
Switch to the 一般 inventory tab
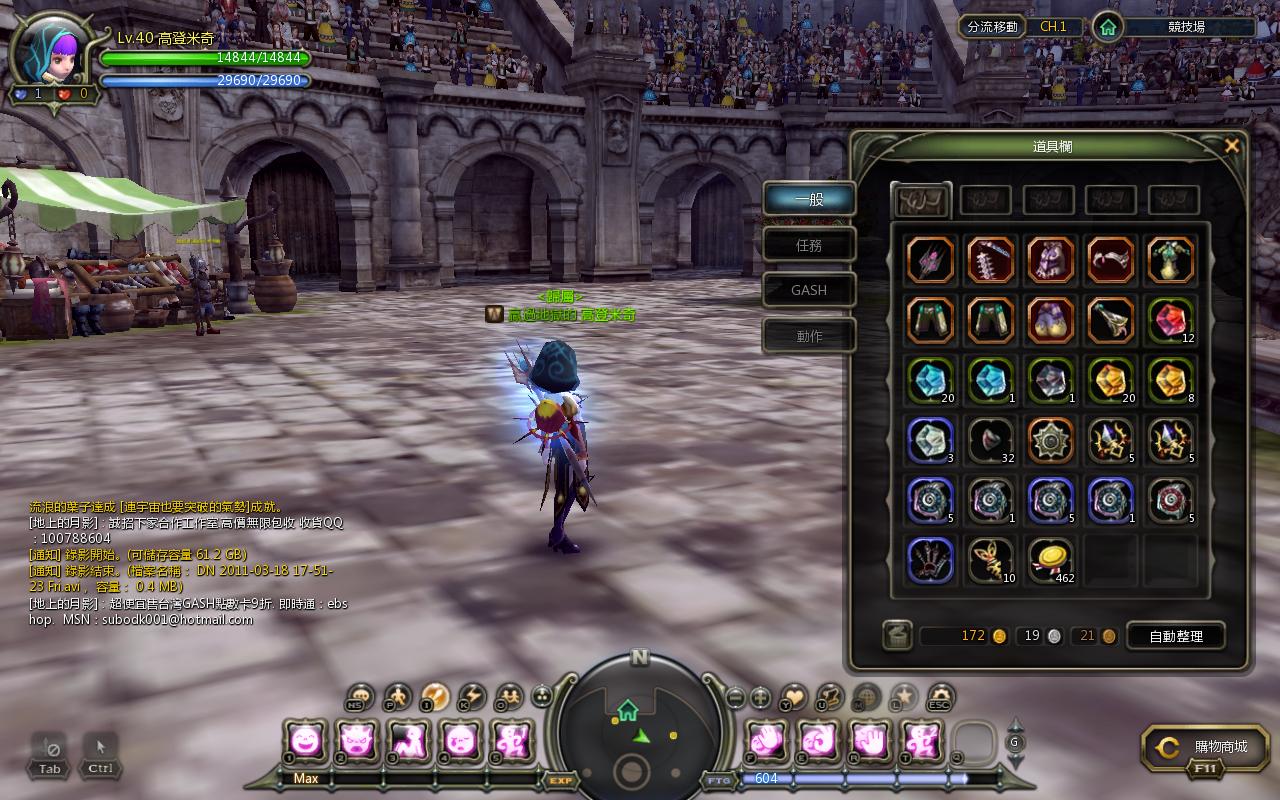(x=809, y=199)
